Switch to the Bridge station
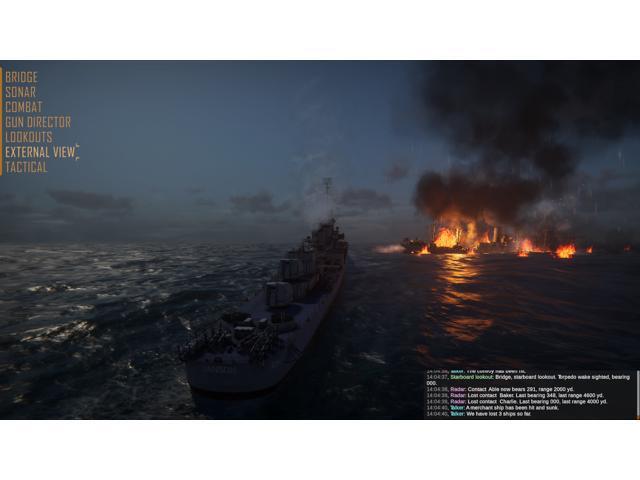640x480 pixels. point(21,77)
